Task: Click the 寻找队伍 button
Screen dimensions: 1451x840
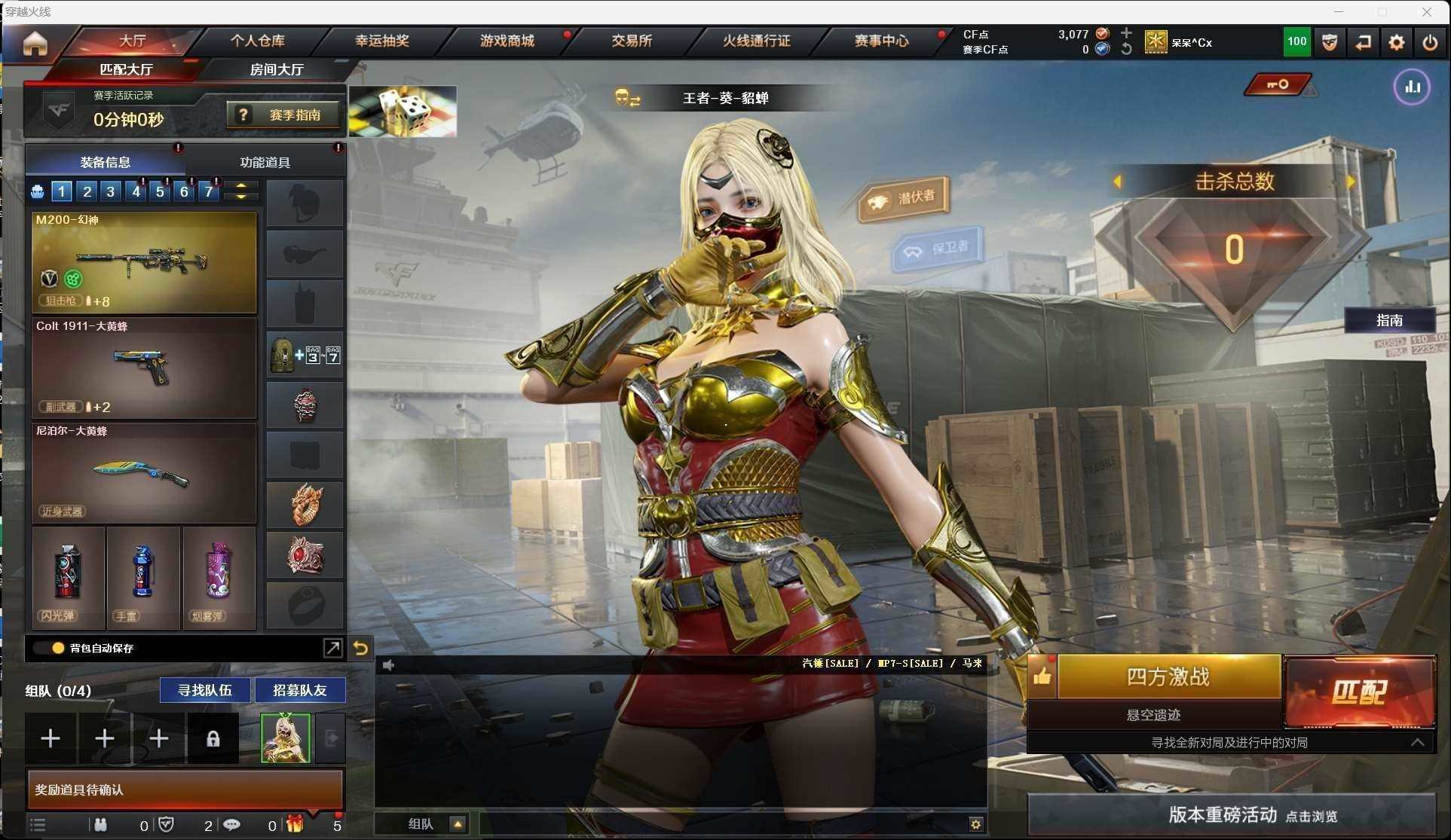Action: tap(204, 690)
